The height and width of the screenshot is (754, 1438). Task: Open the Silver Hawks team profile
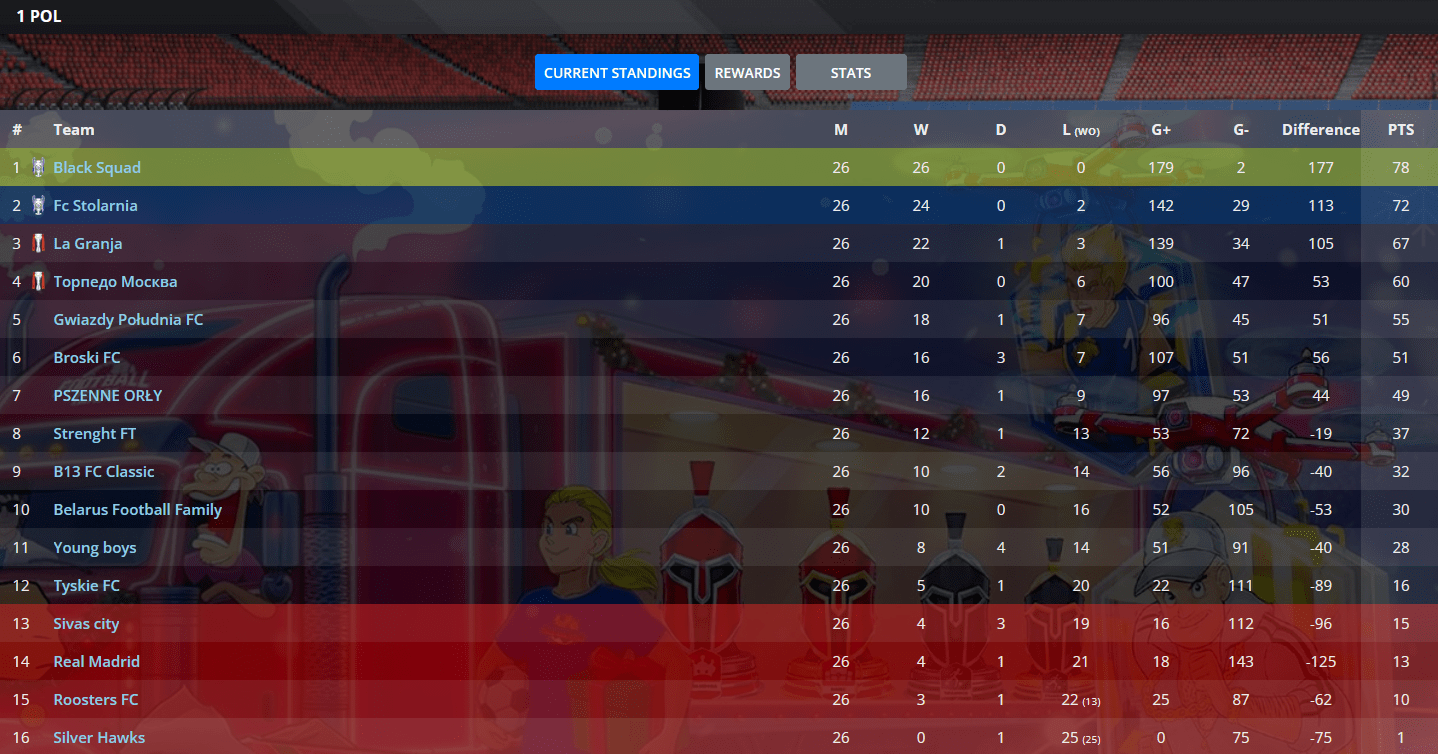(x=99, y=738)
